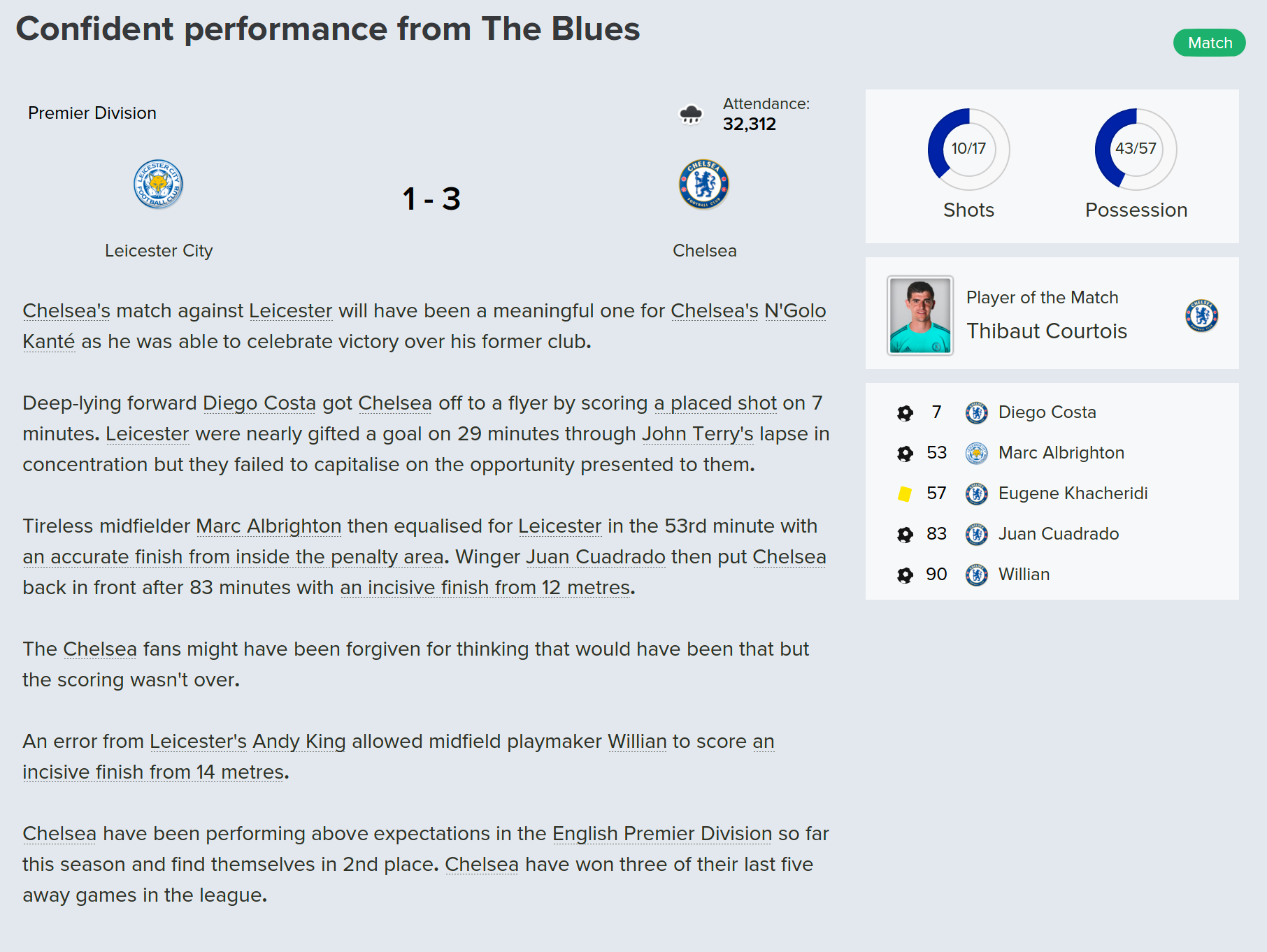1267x952 pixels.
Task: Open Andy King's player profile link
Action: pyautogui.click(x=299, y=741)
